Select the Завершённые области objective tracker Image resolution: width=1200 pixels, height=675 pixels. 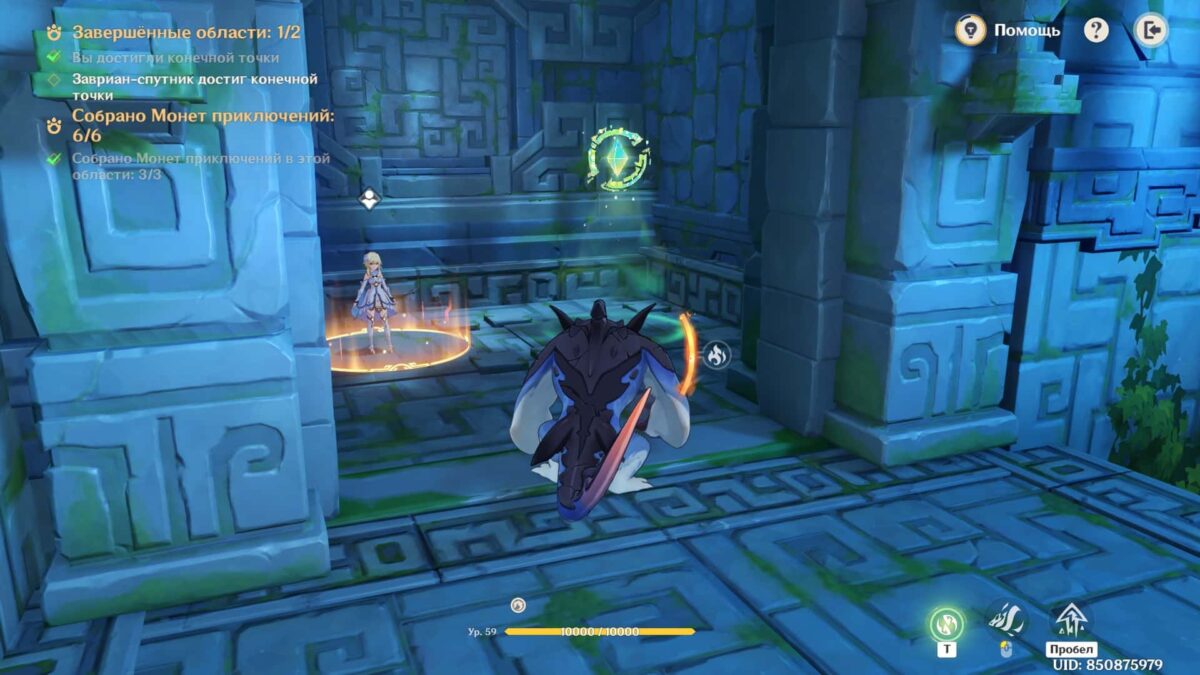click(186, 32)
